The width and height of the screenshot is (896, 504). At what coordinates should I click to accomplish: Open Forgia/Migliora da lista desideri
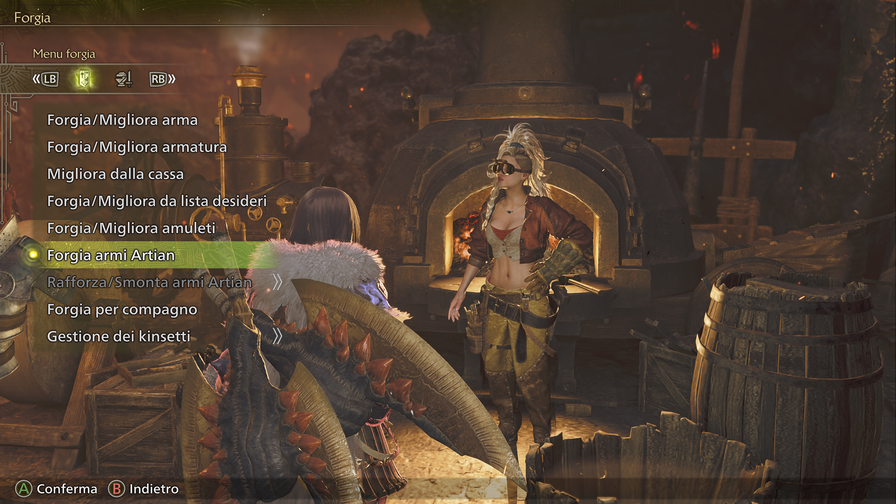156,201
